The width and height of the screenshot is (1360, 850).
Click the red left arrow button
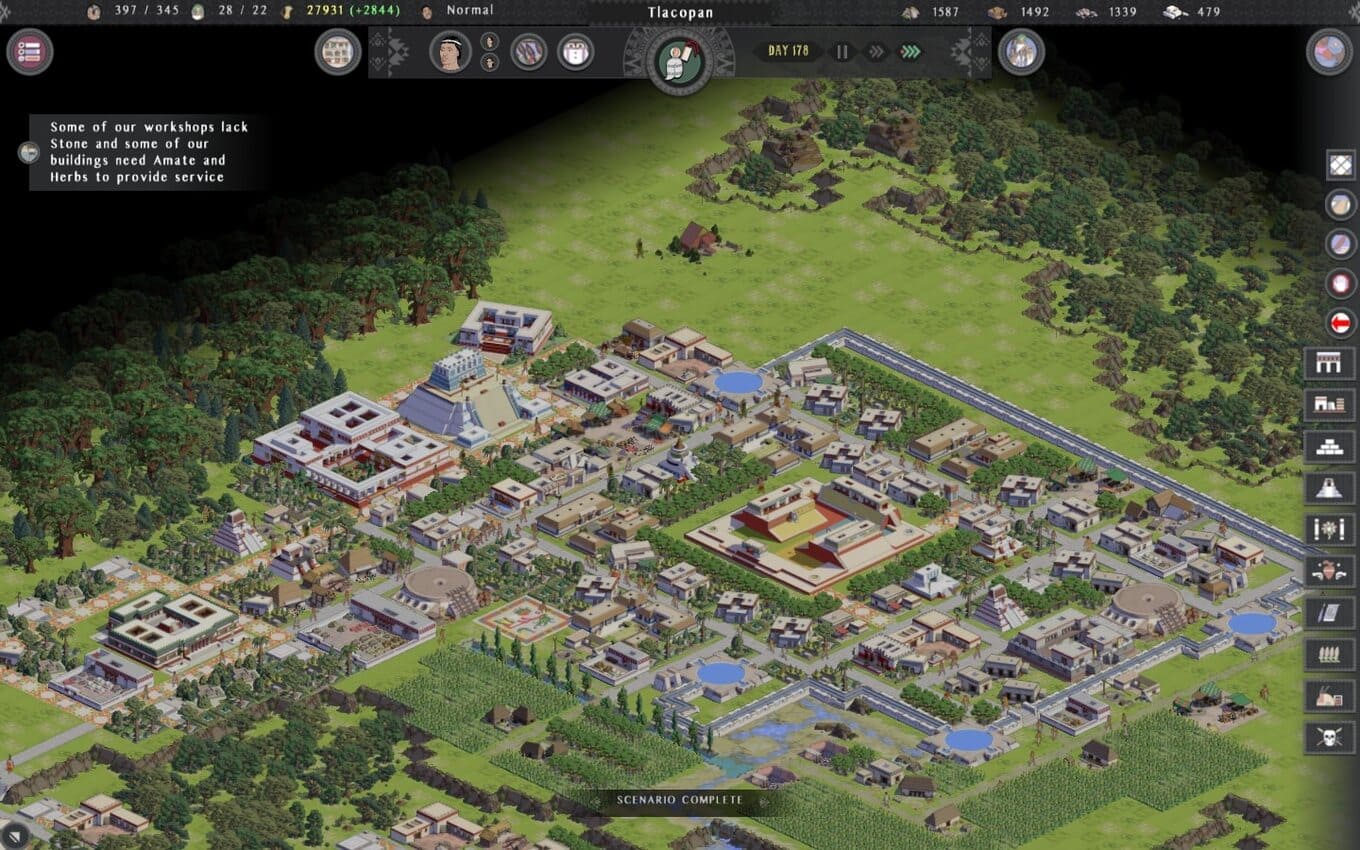1340,323
